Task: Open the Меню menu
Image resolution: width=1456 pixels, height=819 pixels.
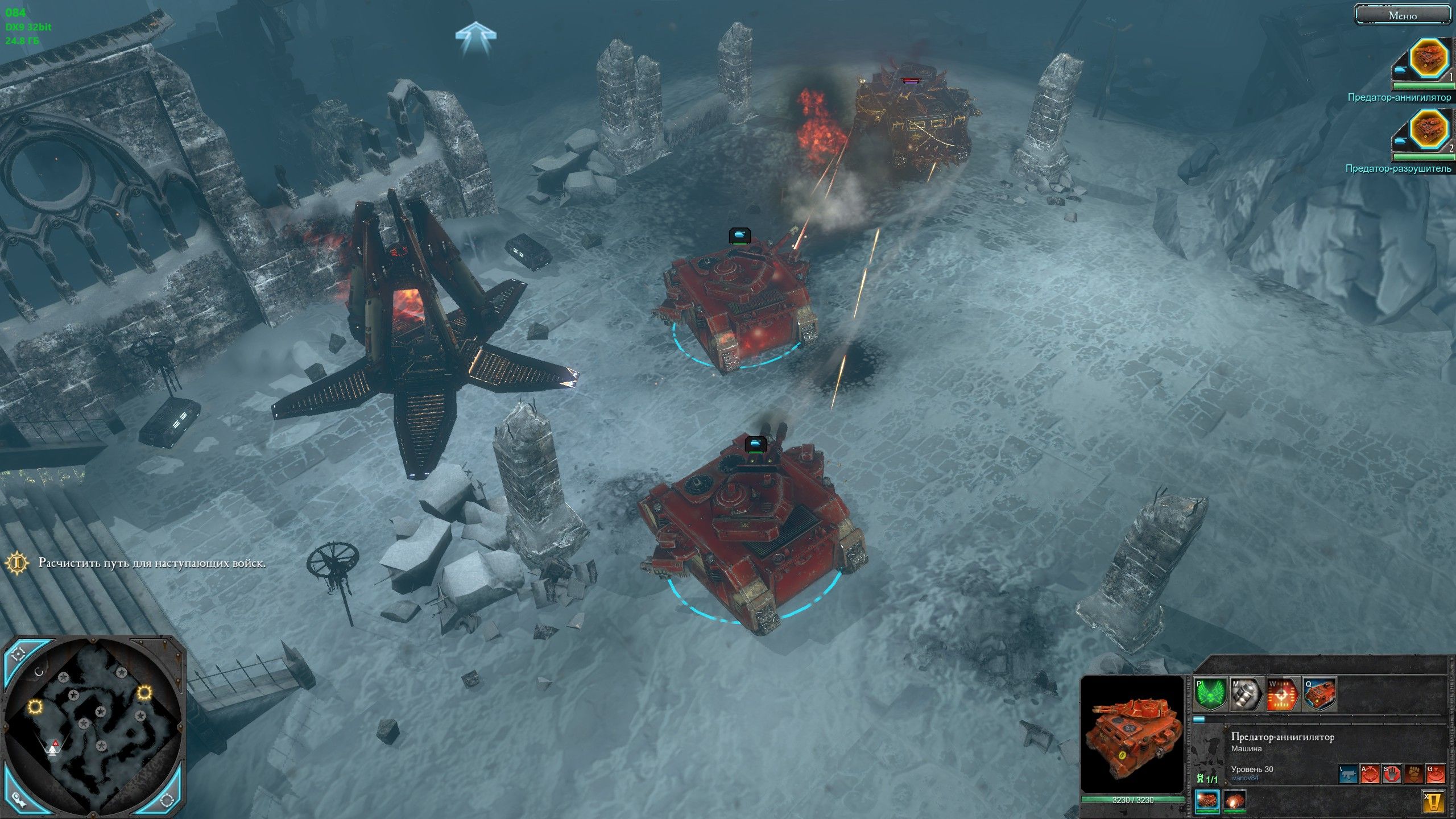Action: tap(1403, 15)
